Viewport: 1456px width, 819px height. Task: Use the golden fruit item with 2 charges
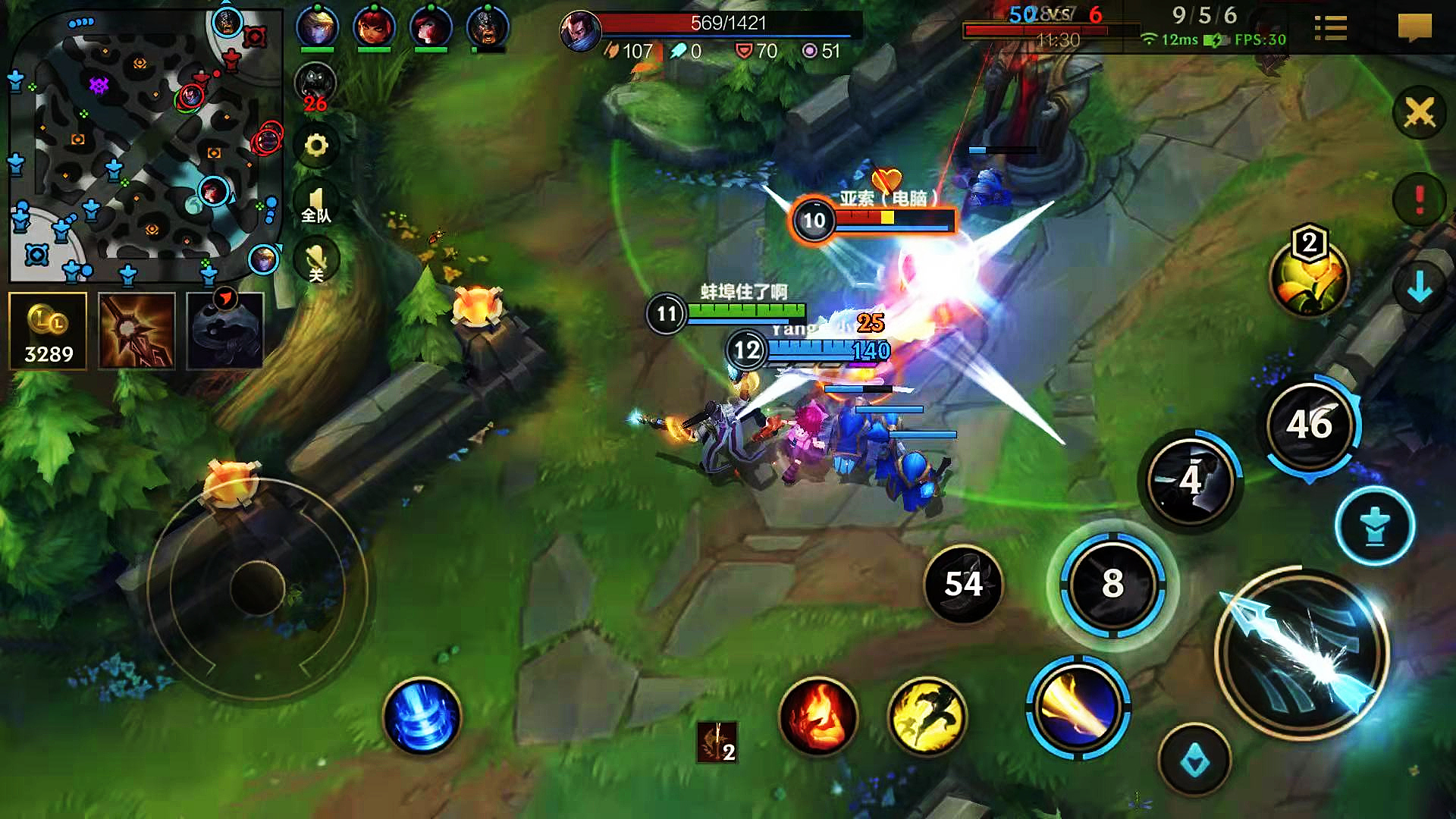pyautogui.click(x=1308, y=278)
